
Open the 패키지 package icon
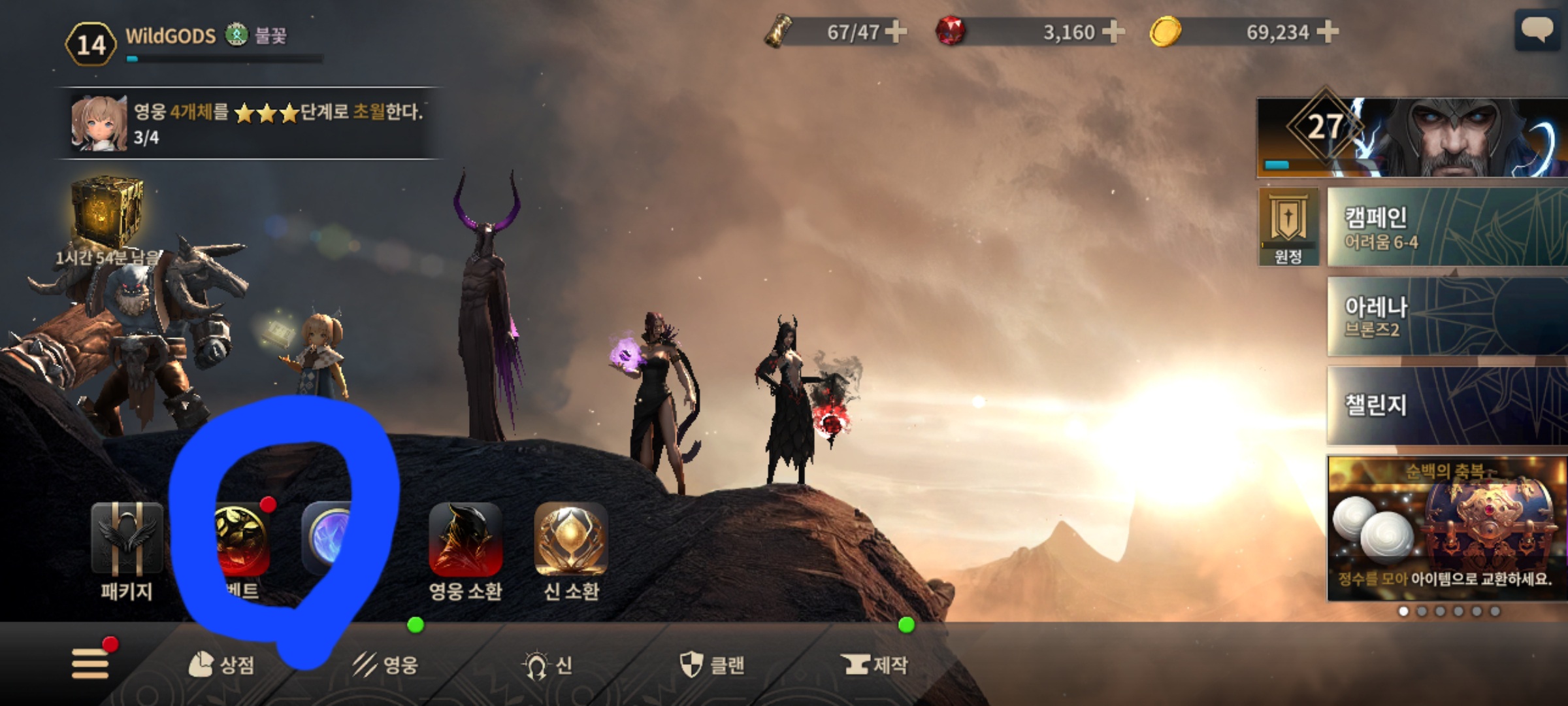(x=127, y=539)
